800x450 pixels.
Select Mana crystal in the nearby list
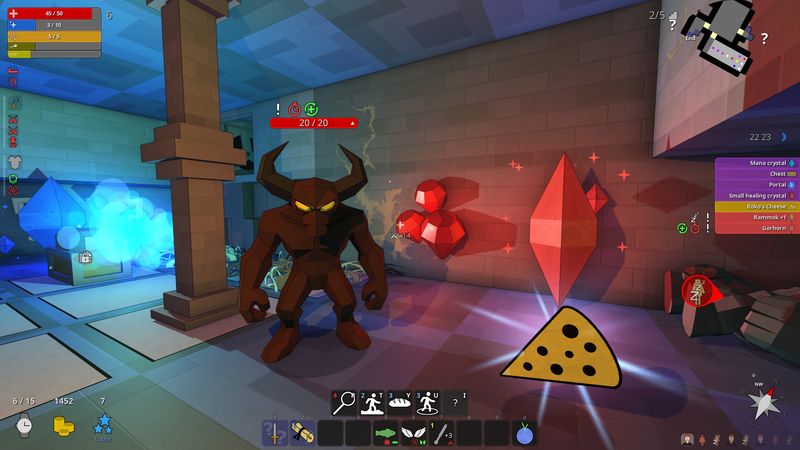[x=755, y=162]
